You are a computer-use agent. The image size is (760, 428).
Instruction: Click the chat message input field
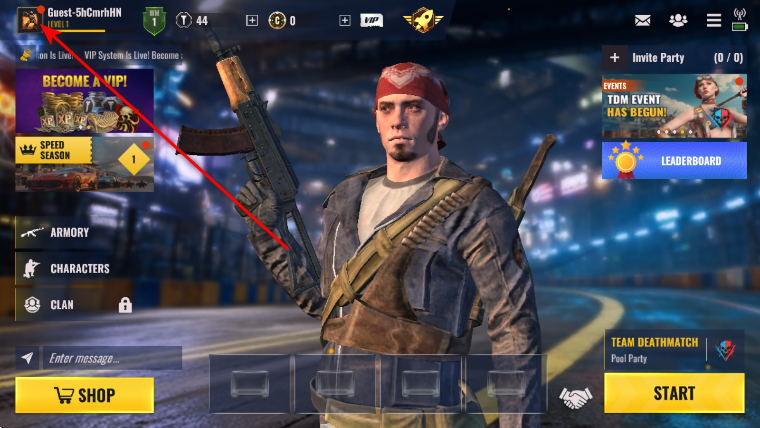[x=110, y=358]
